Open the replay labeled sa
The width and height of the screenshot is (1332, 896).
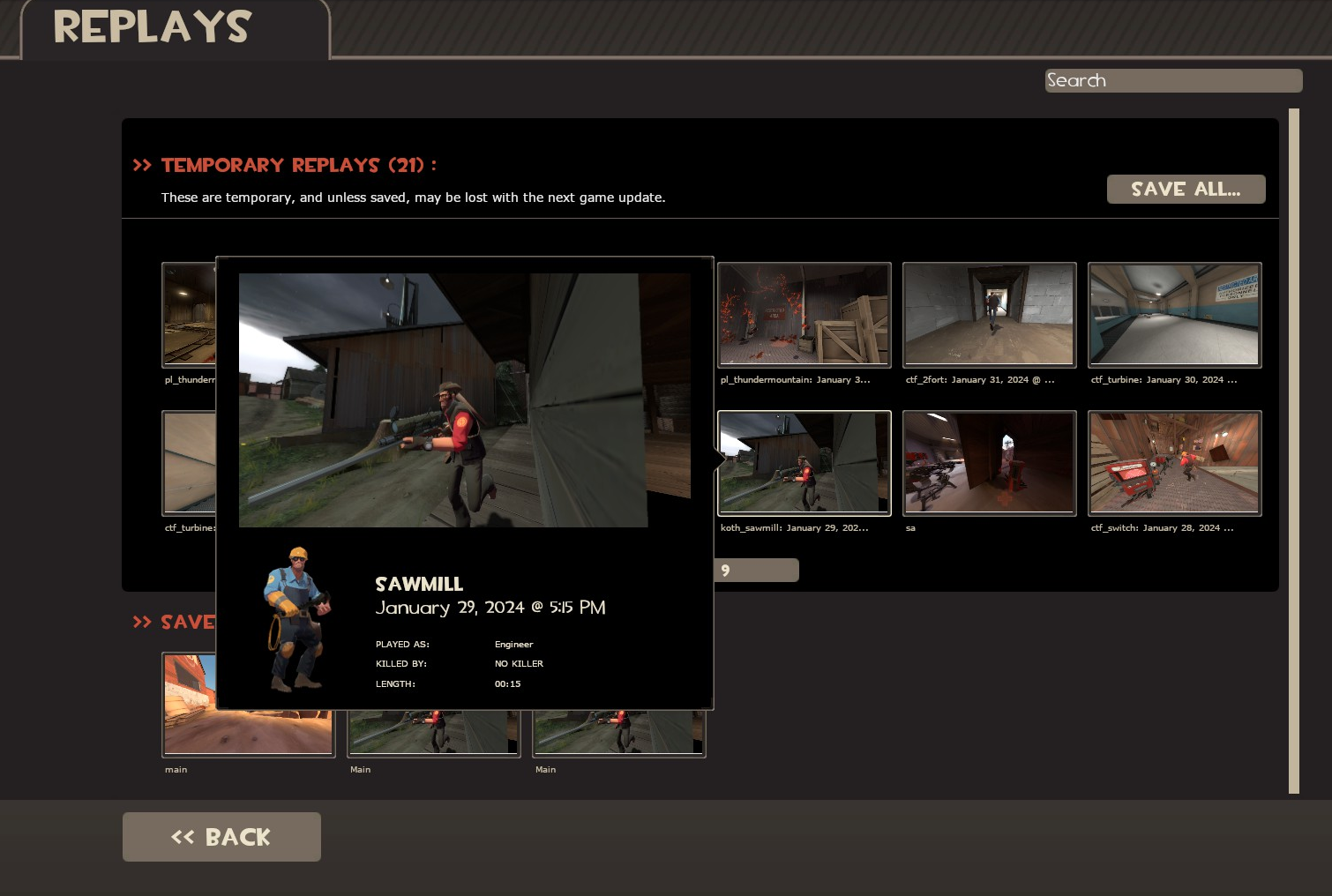[x=989, y=462]
